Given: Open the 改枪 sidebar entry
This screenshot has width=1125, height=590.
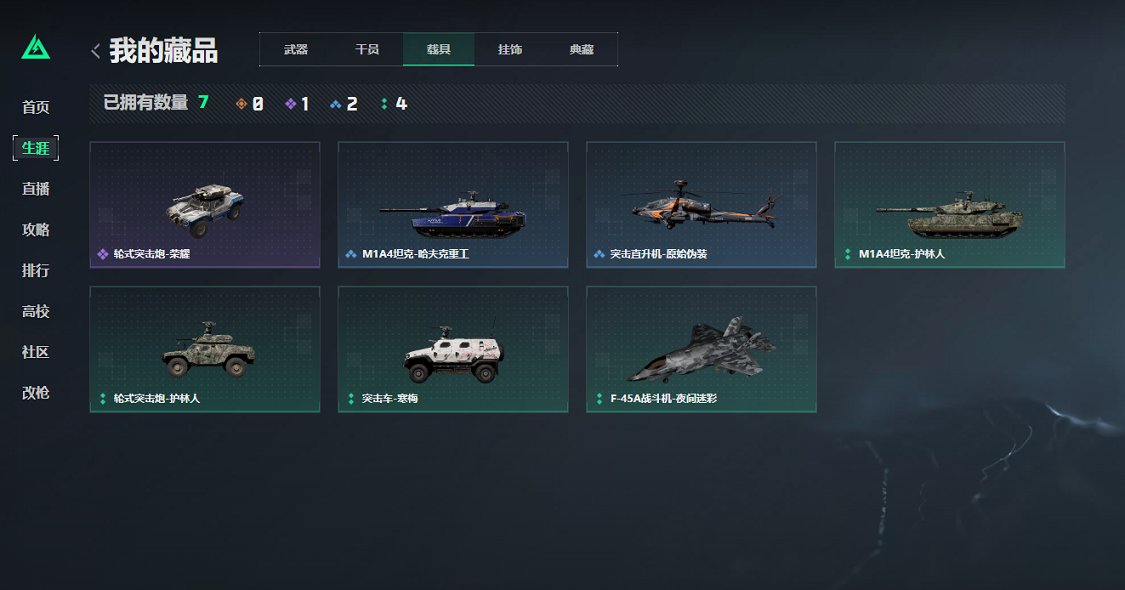Looking at the screenshot, I should (36, 393).
